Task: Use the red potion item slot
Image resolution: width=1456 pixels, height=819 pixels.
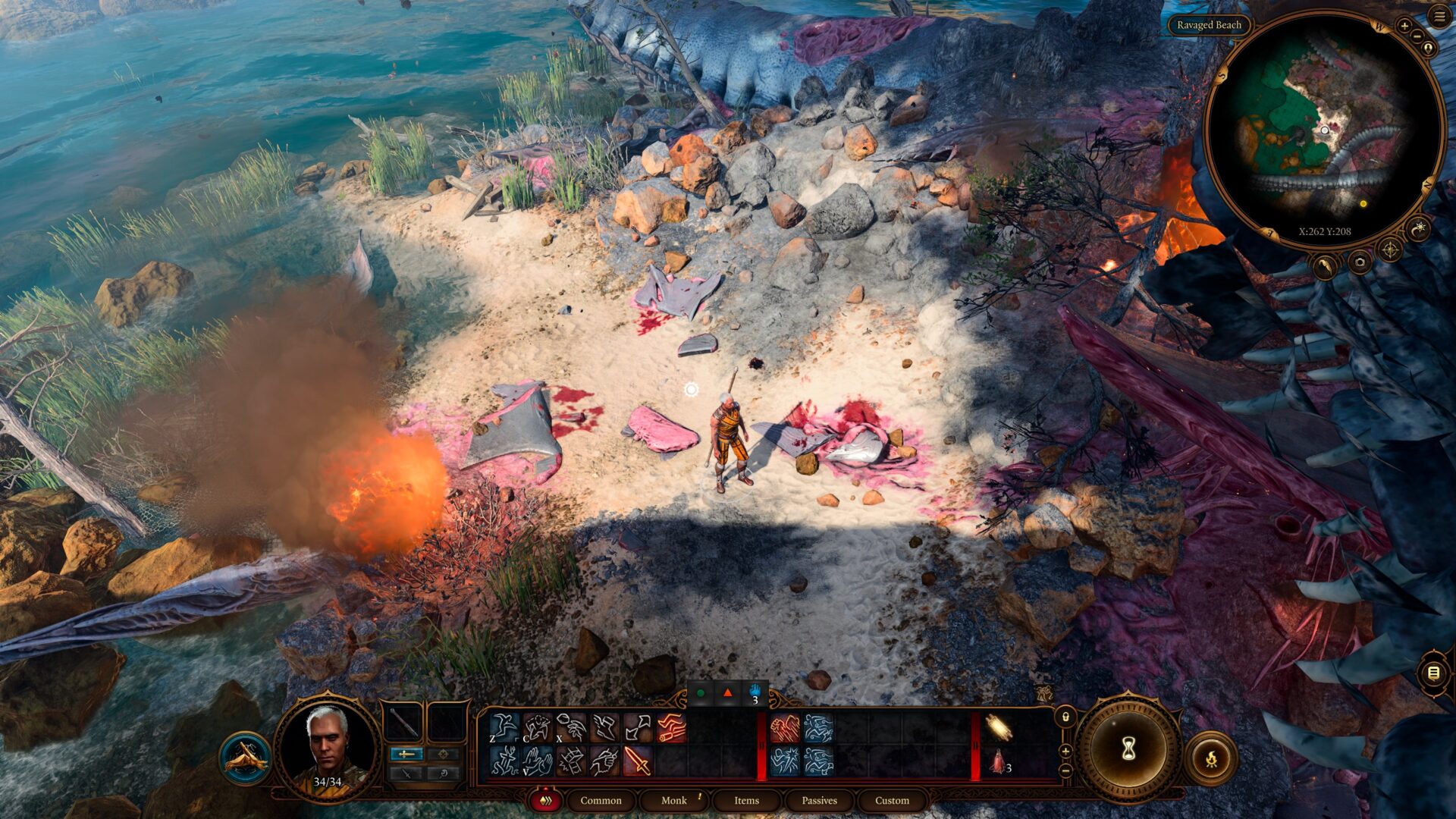Action: tap(999, 761)
